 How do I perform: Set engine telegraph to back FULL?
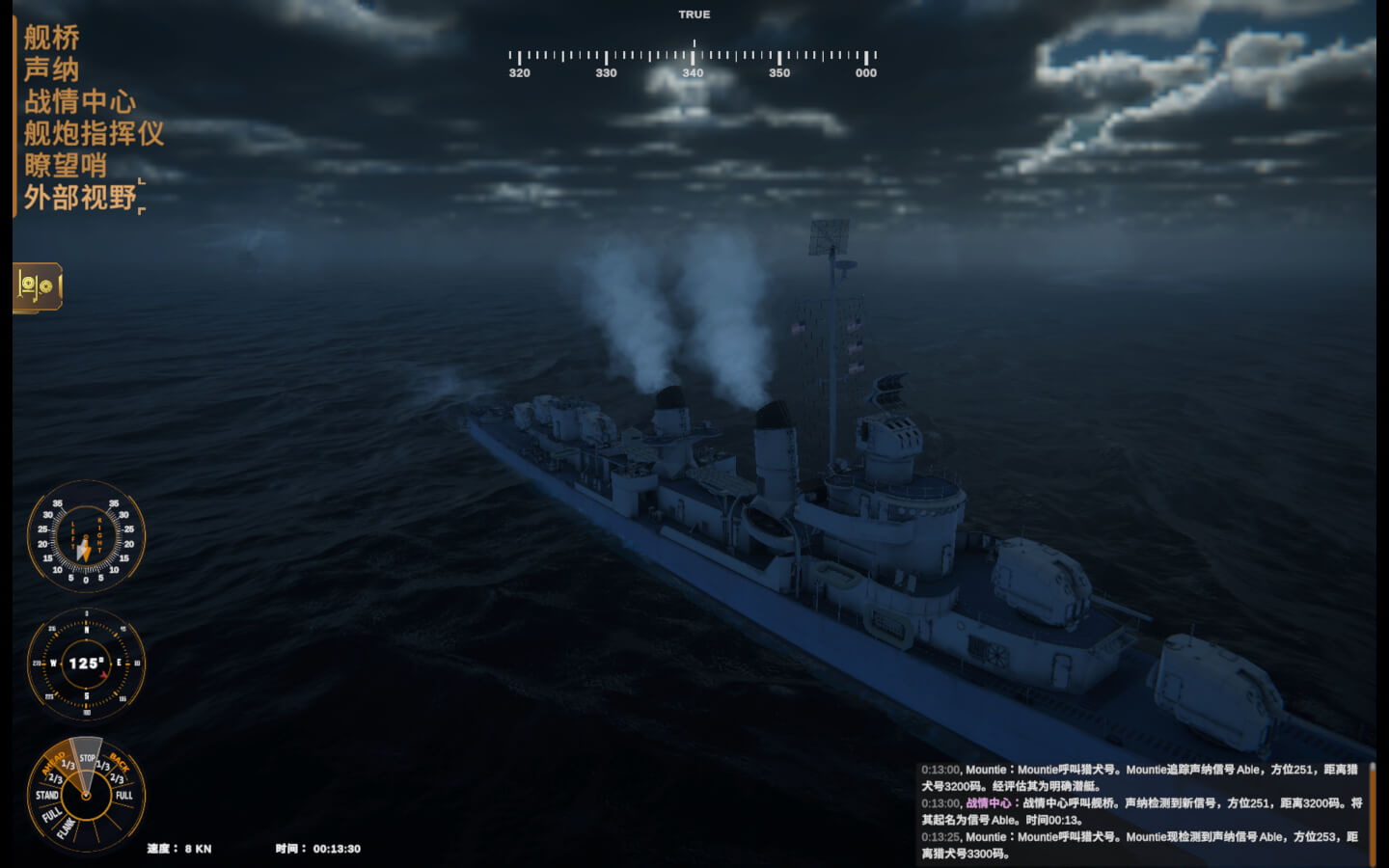124,796
